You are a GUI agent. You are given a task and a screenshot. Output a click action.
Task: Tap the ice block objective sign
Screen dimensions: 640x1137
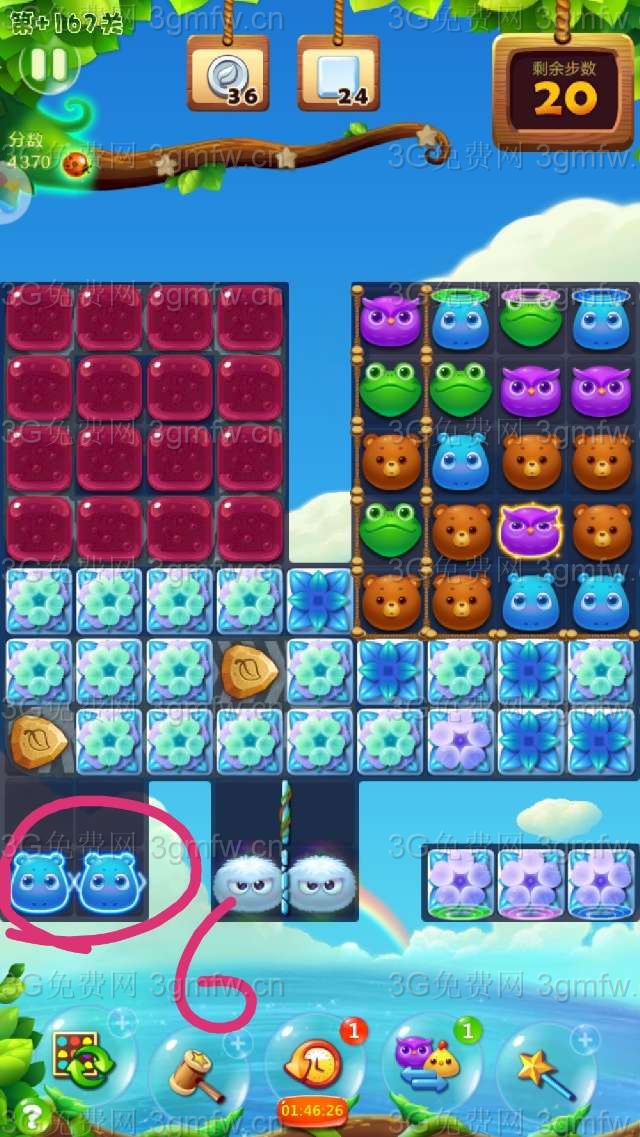338,74
